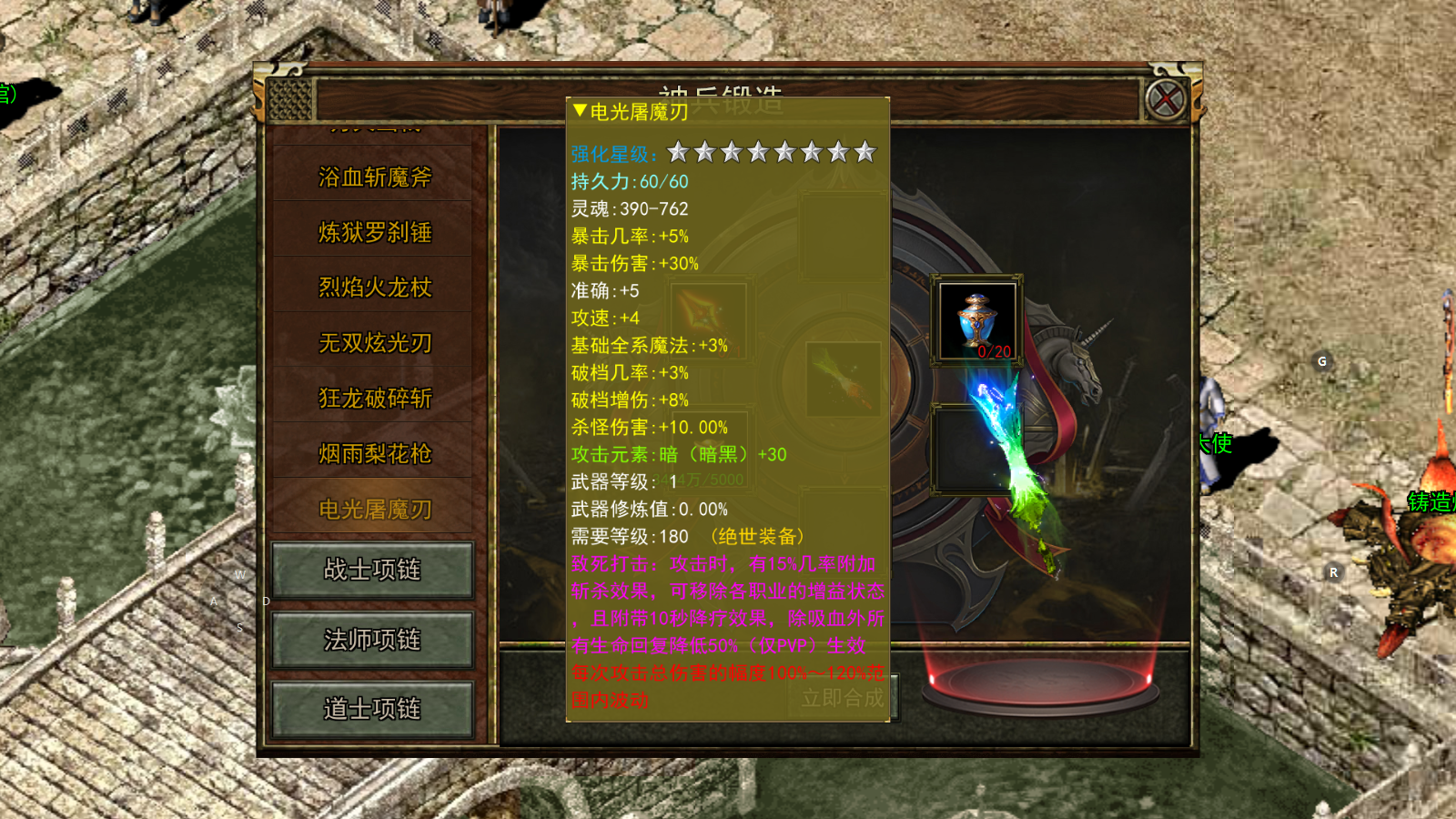Select the 电光屠魔刃 list entry
This screenshot has height=819, width=1456.
click(x=375, y=510)
